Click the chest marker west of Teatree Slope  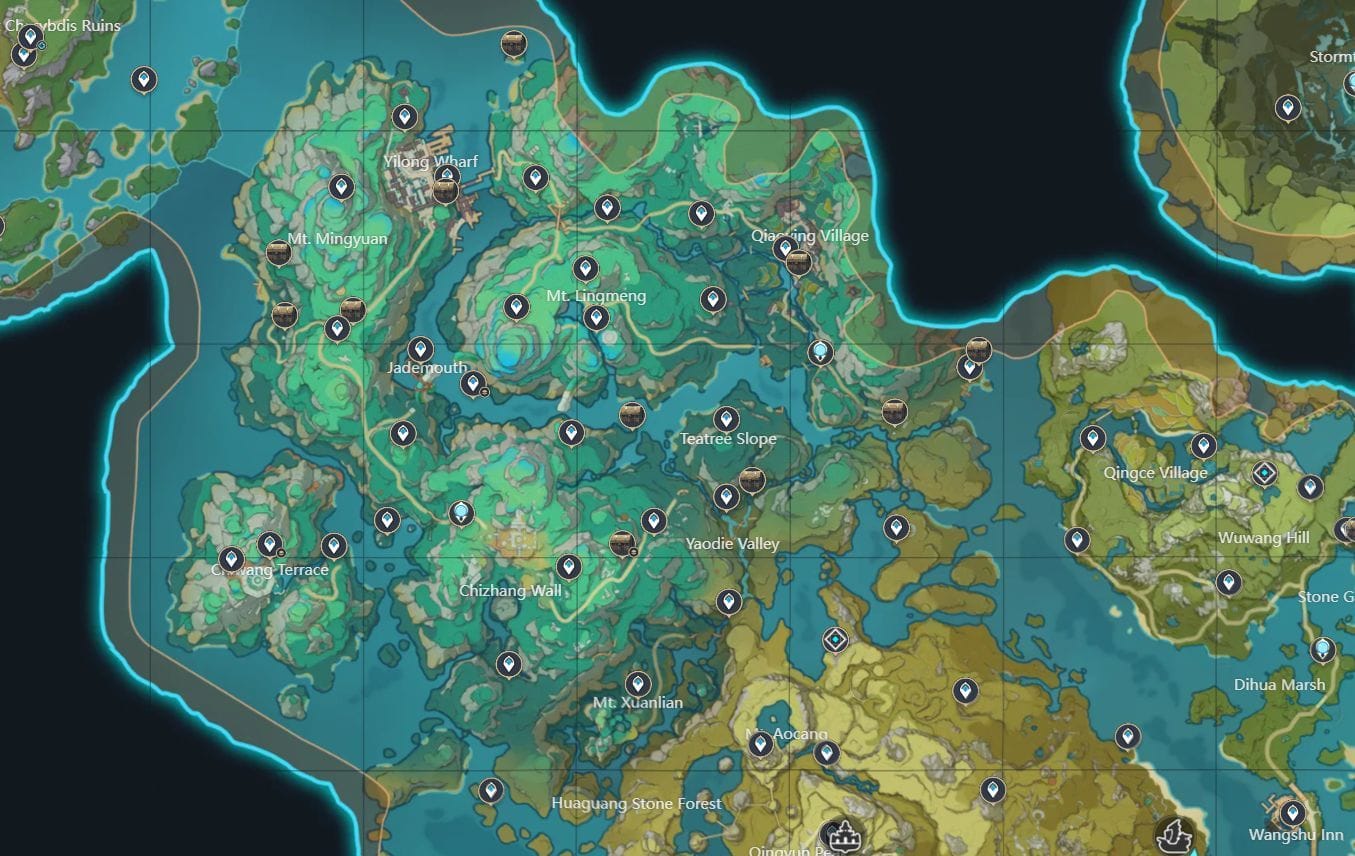(632, 415)
